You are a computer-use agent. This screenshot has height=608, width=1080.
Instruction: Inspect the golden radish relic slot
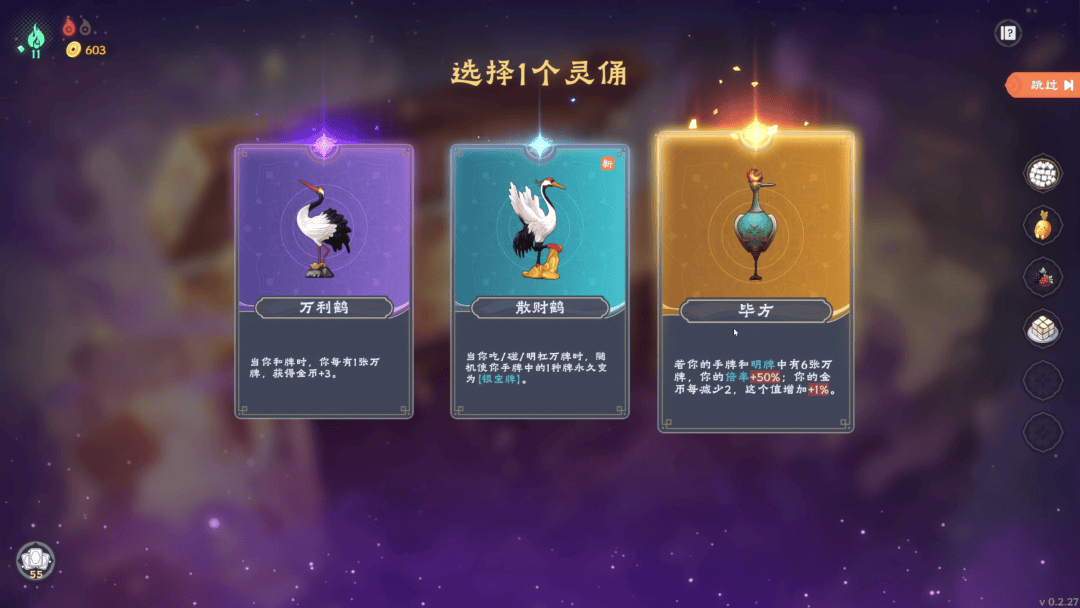(1042, 224)
